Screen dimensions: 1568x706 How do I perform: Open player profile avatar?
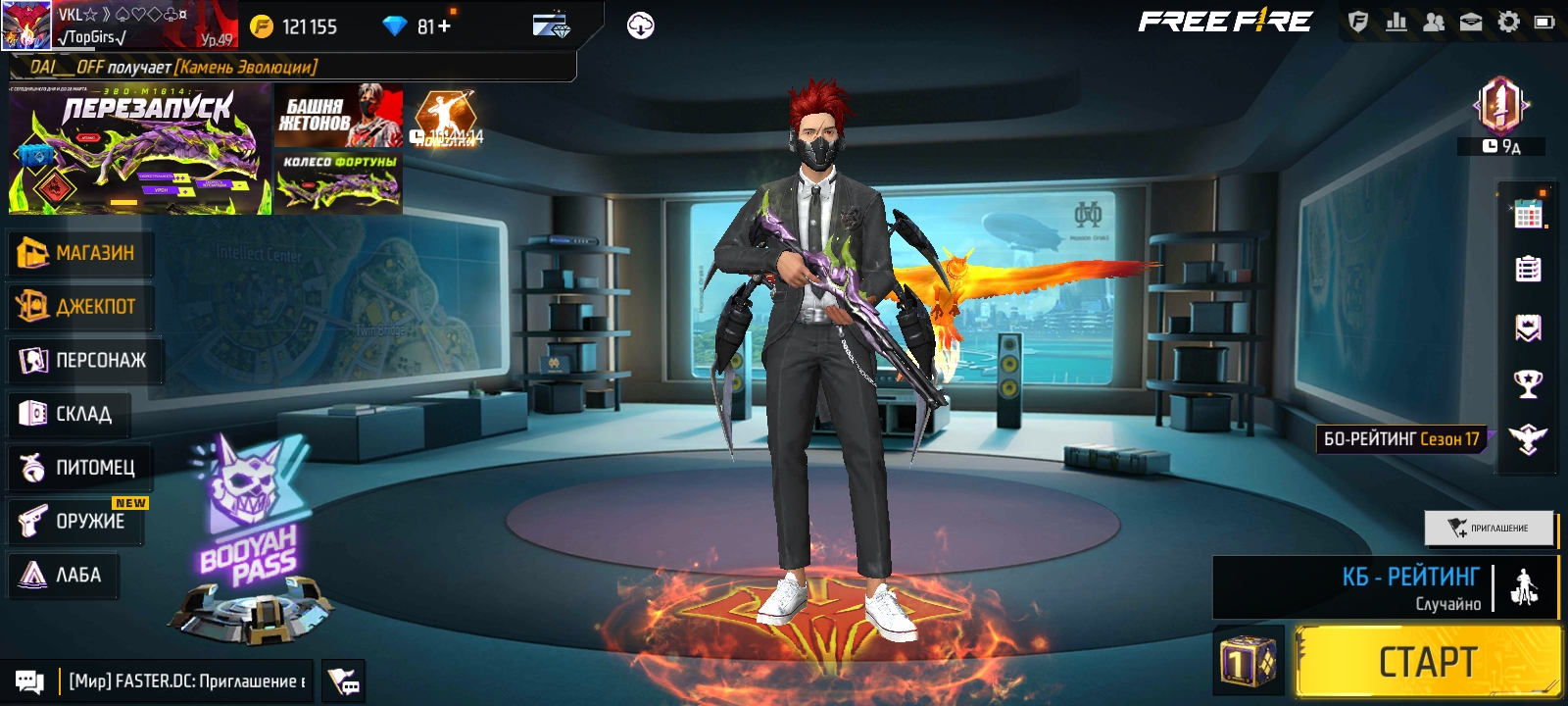pos(25,25)
